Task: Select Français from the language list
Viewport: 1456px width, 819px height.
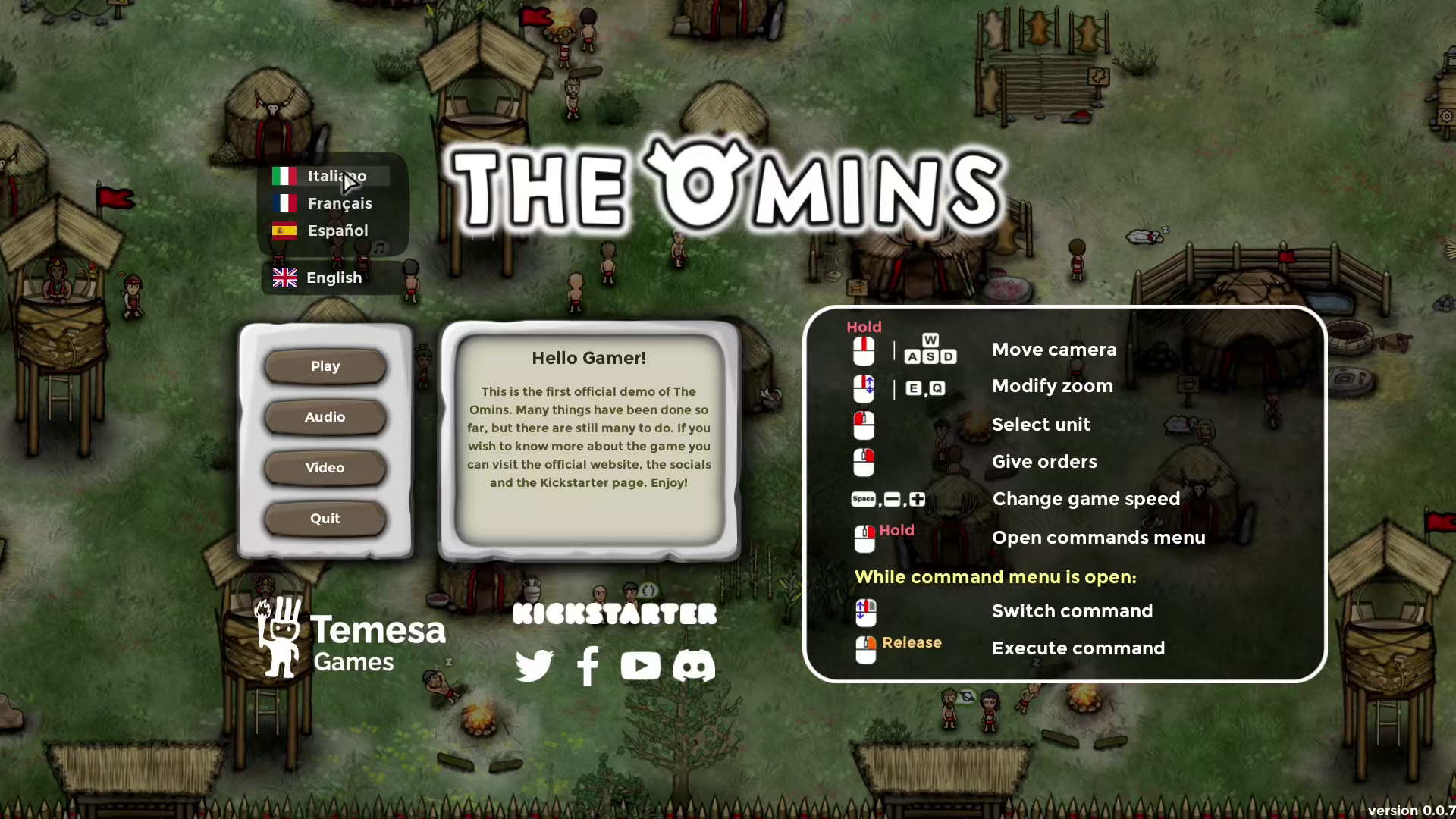Action: [x=340, y=203]
